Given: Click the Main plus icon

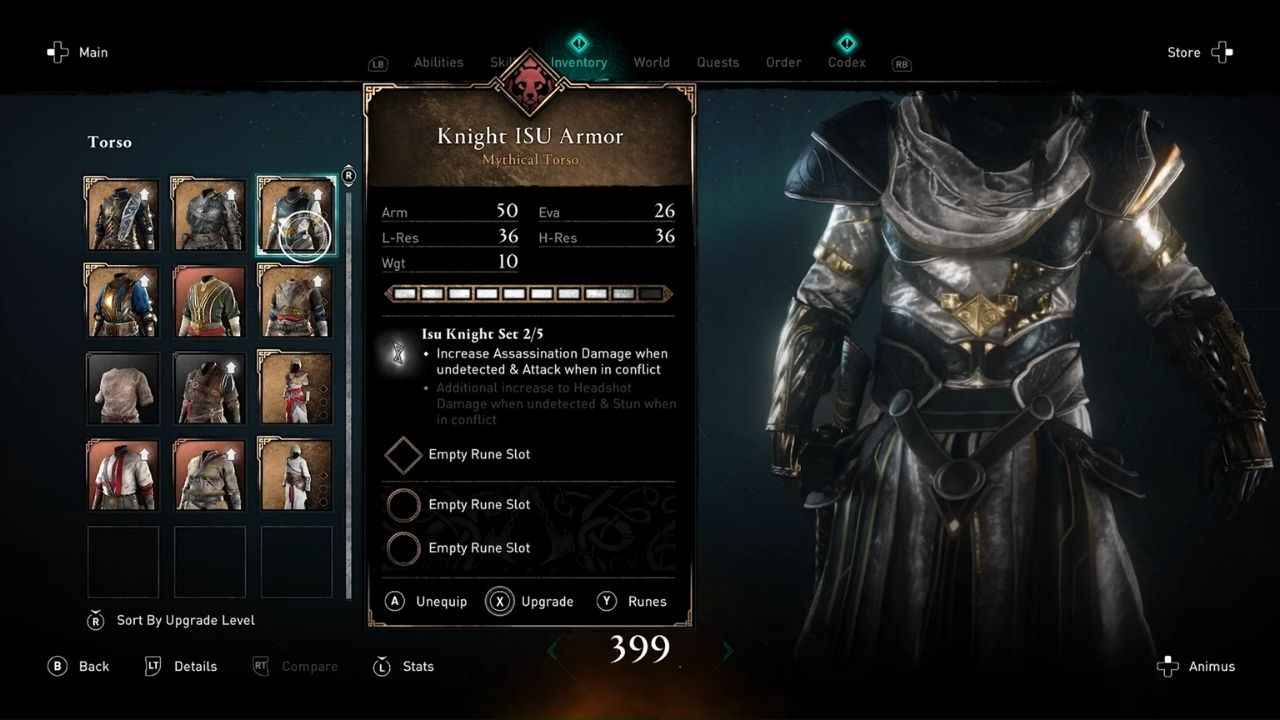Looking at the screenshot, I should (57, 52).
